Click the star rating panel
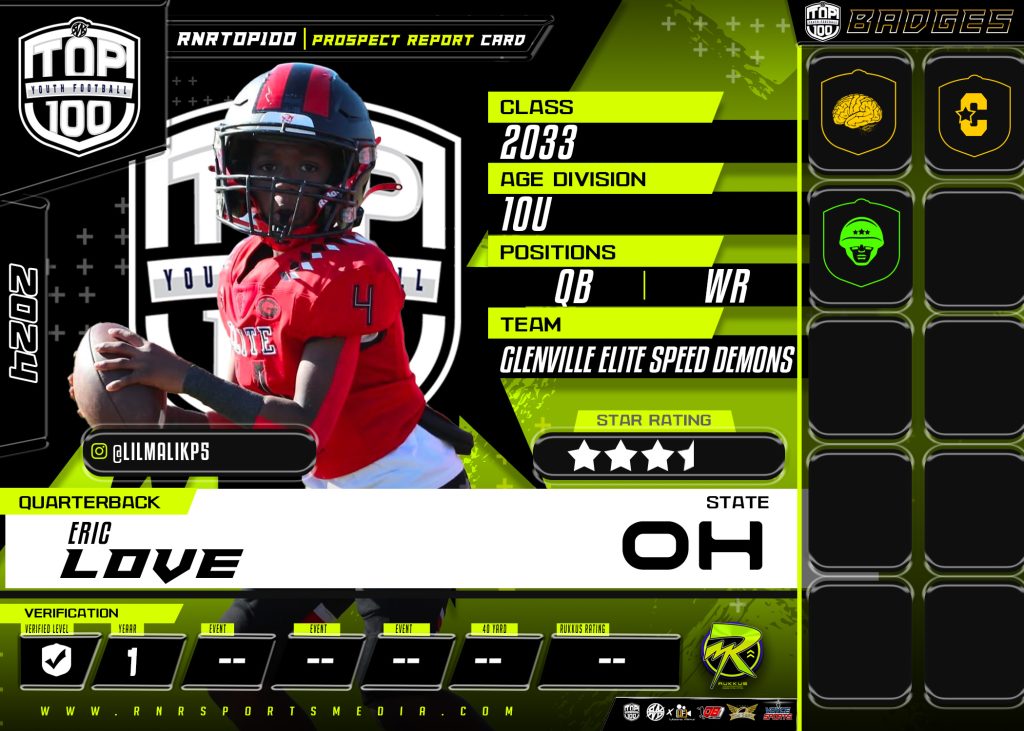Viewport: 1024px width, 731px height. click(659, 455)
